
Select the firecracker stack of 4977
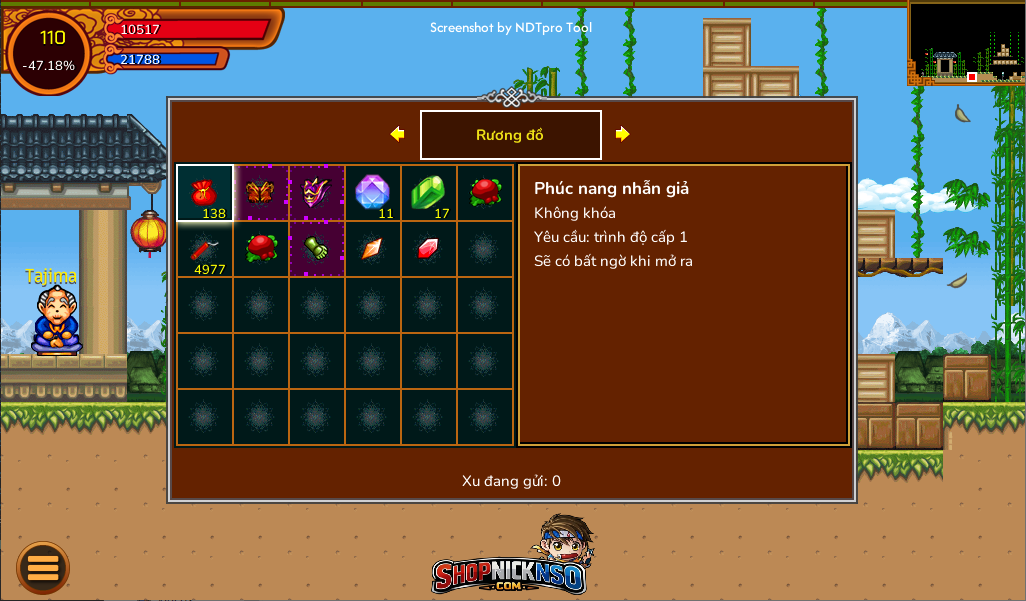[x=205, y=249]
